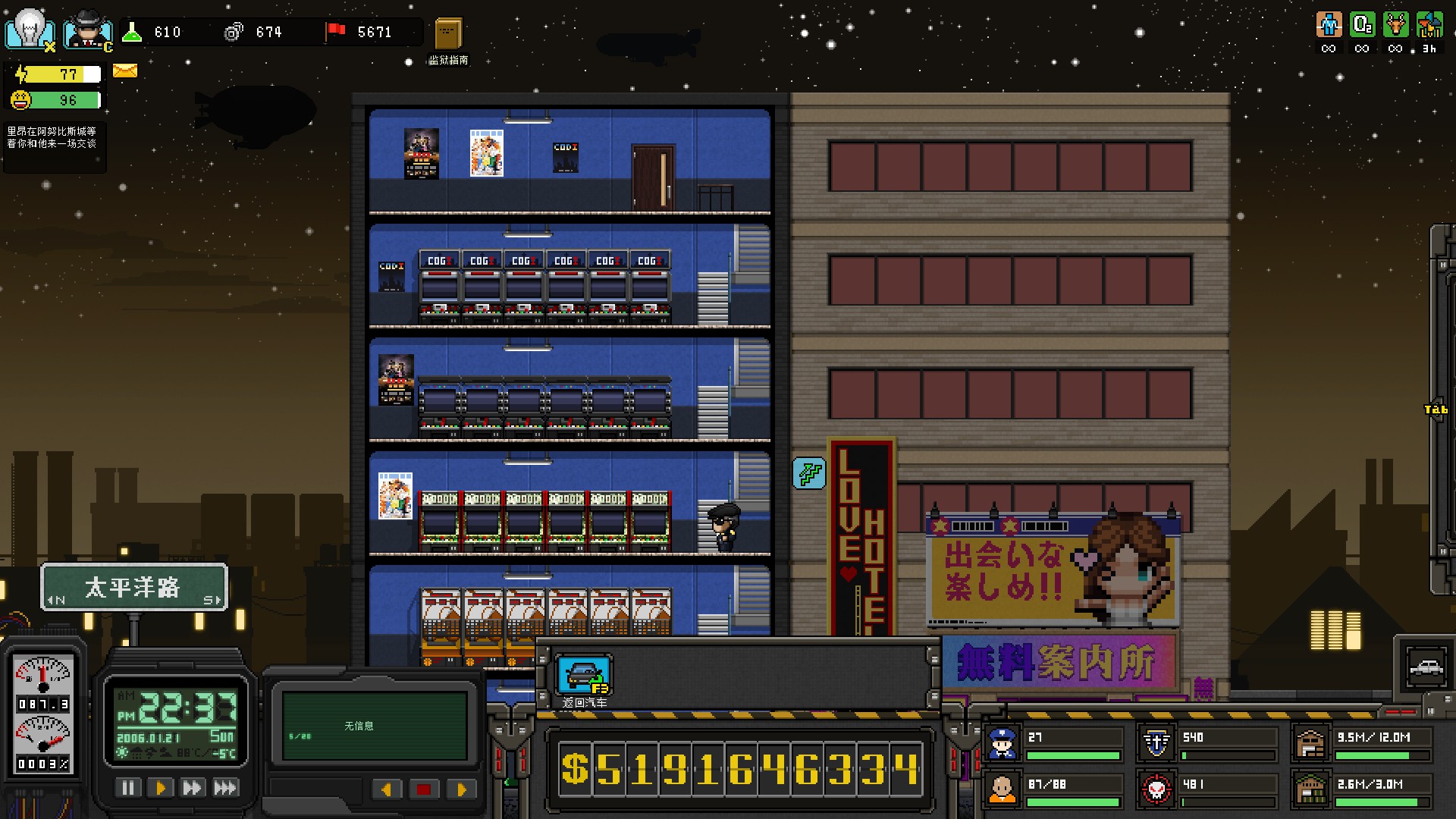Pause the game with the pause control

point(128,787)
